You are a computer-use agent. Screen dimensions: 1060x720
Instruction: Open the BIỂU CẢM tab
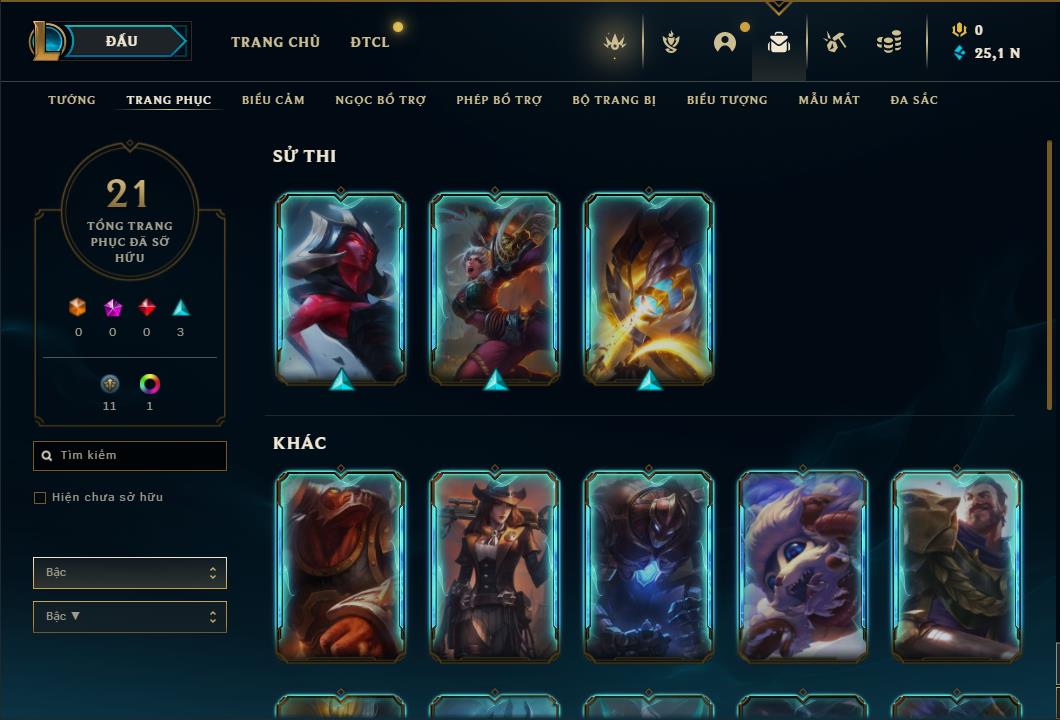273,100
